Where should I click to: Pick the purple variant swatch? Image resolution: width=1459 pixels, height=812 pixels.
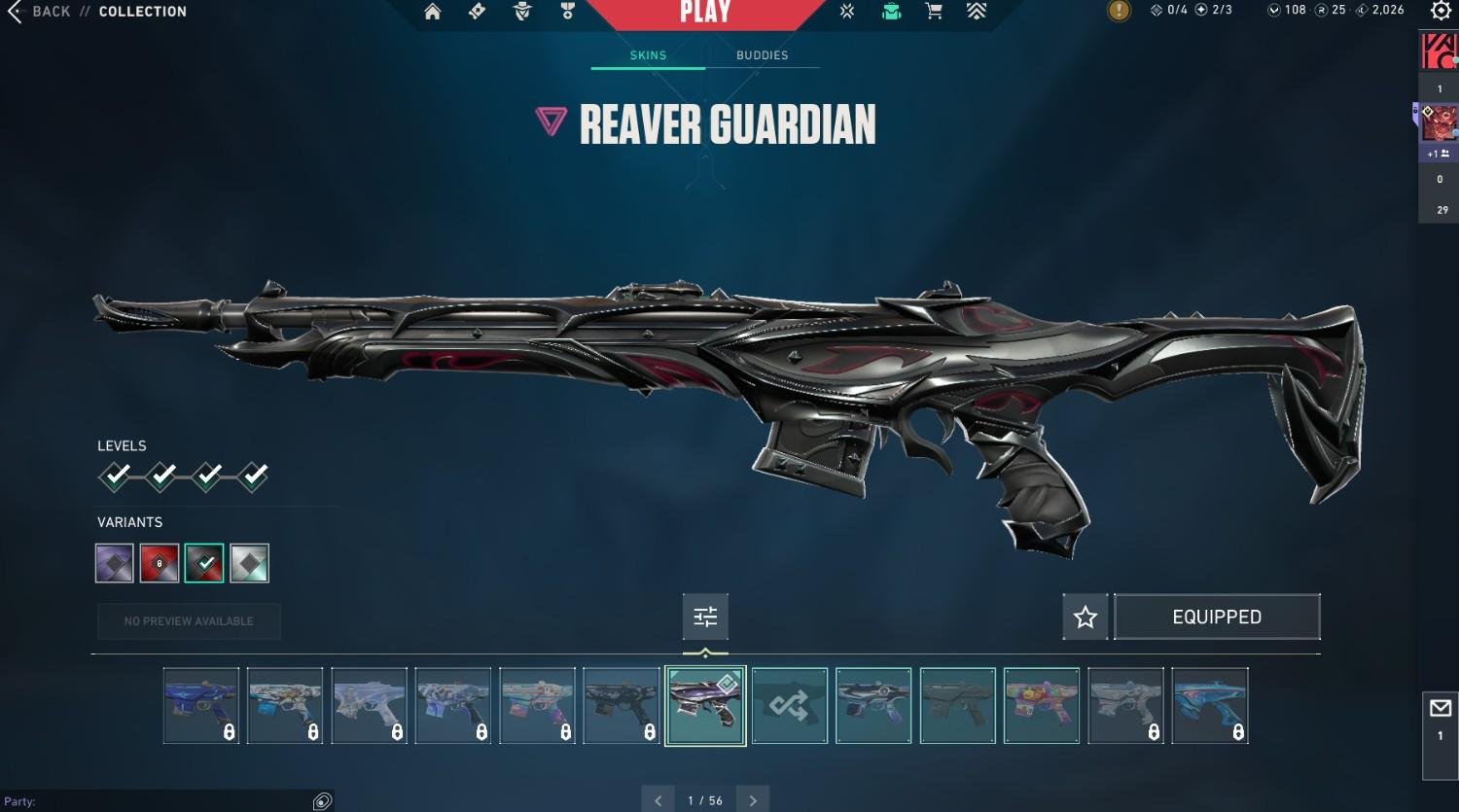click(115, 563)
